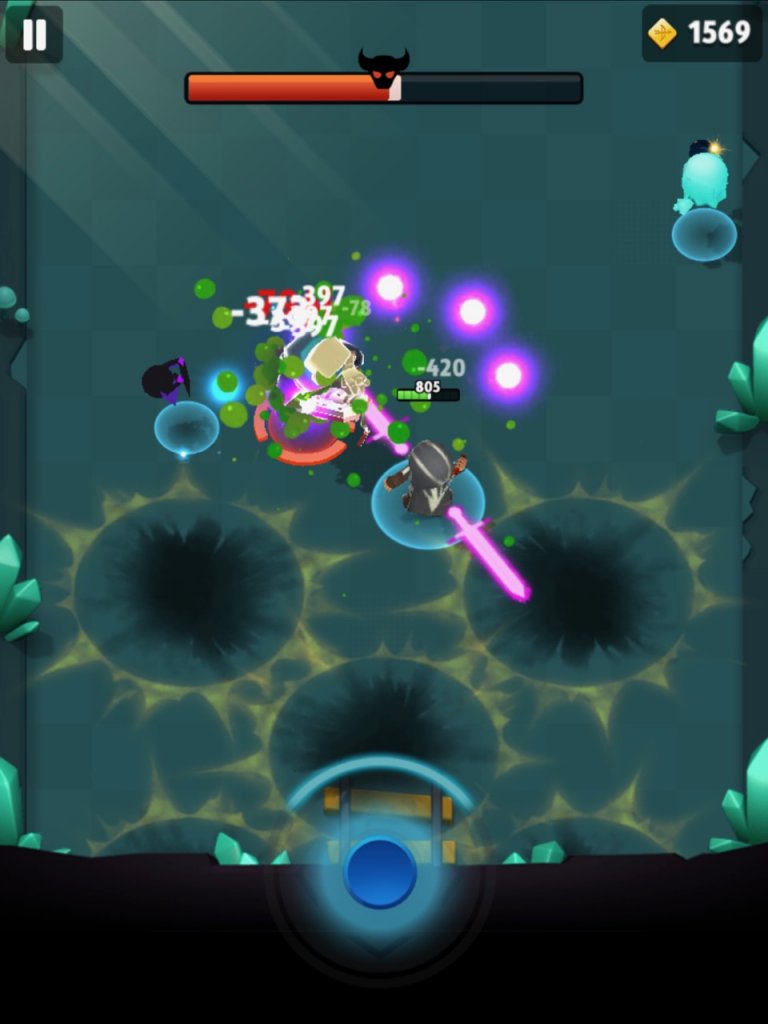
Task: Pause the game
Action: pos(34,34)
